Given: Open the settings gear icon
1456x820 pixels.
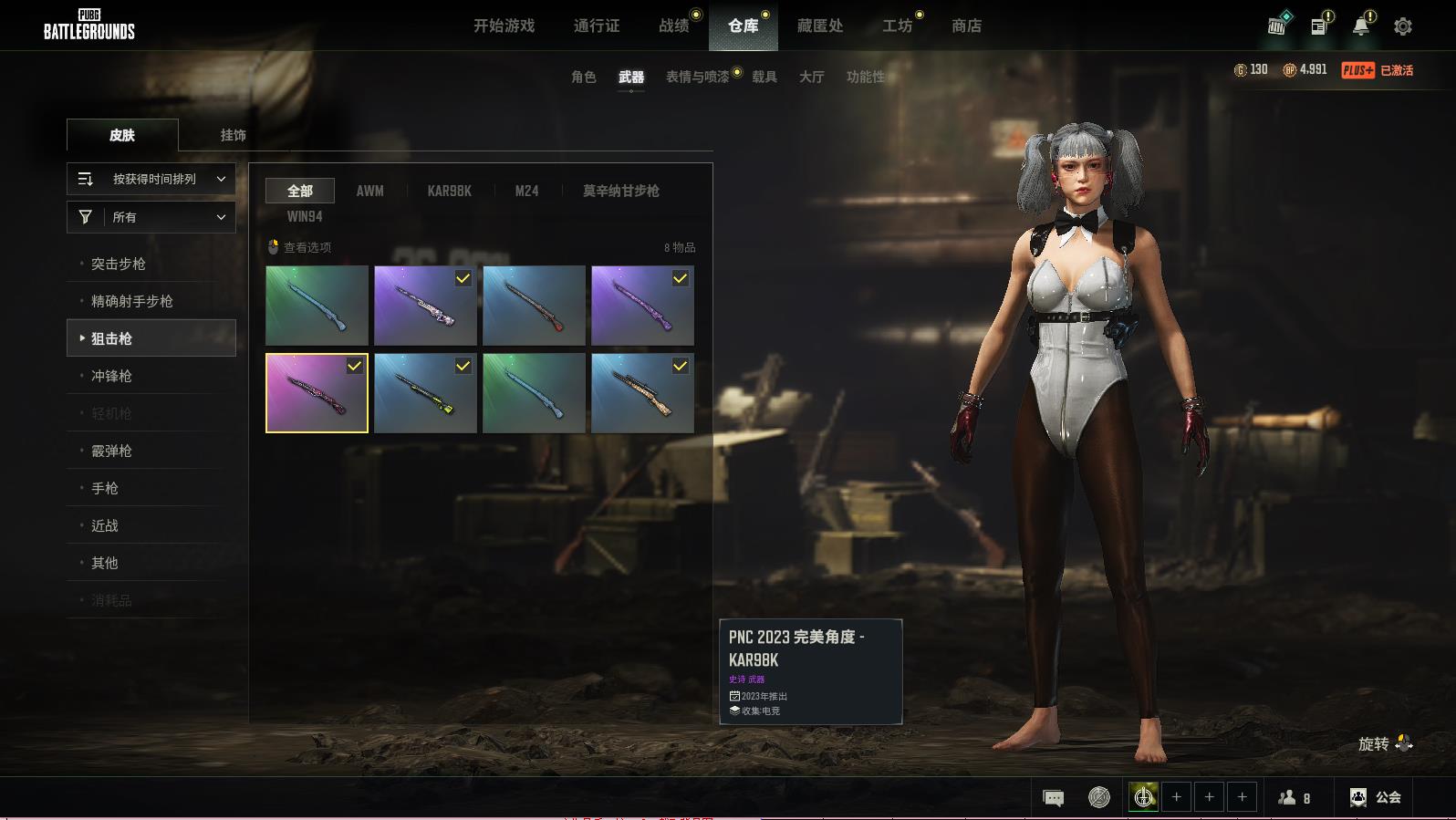Looking at the screenshot, I should [1403, 26].
